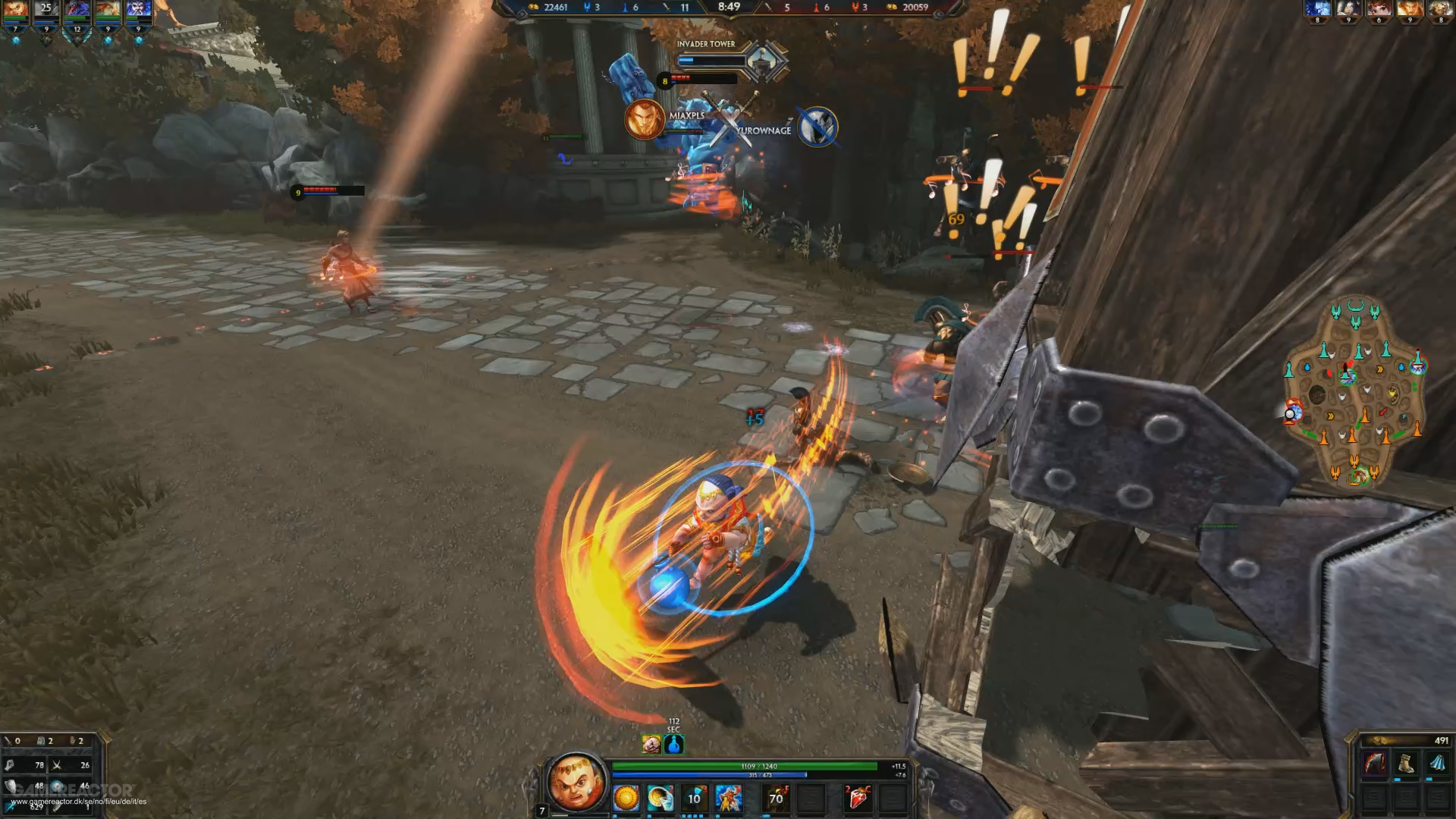1456x819 pixels.
Task: Use the red health potion consumable
Action: (x=858, y=798)
